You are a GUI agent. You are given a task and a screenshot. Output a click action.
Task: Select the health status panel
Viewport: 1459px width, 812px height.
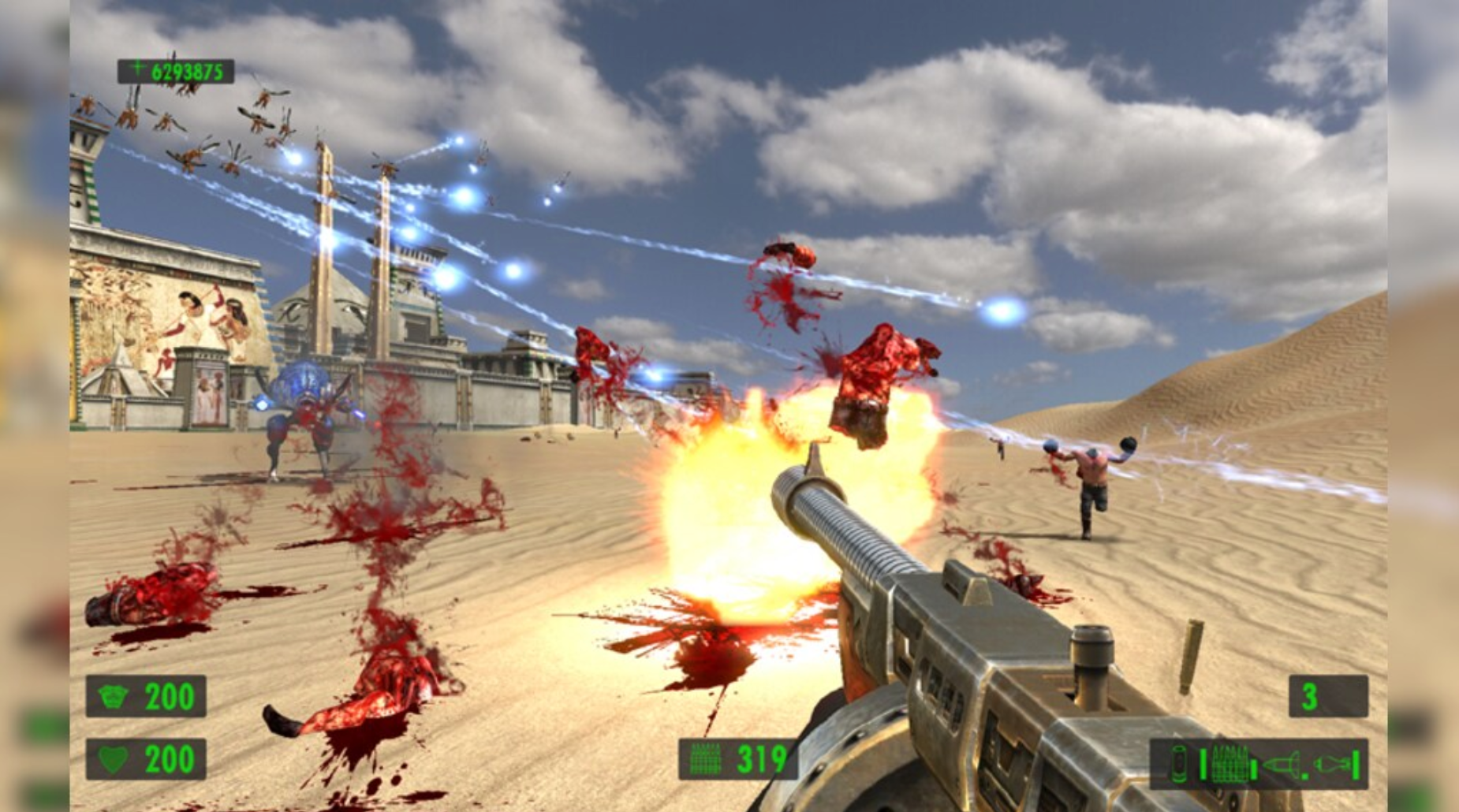pos(146,758)
